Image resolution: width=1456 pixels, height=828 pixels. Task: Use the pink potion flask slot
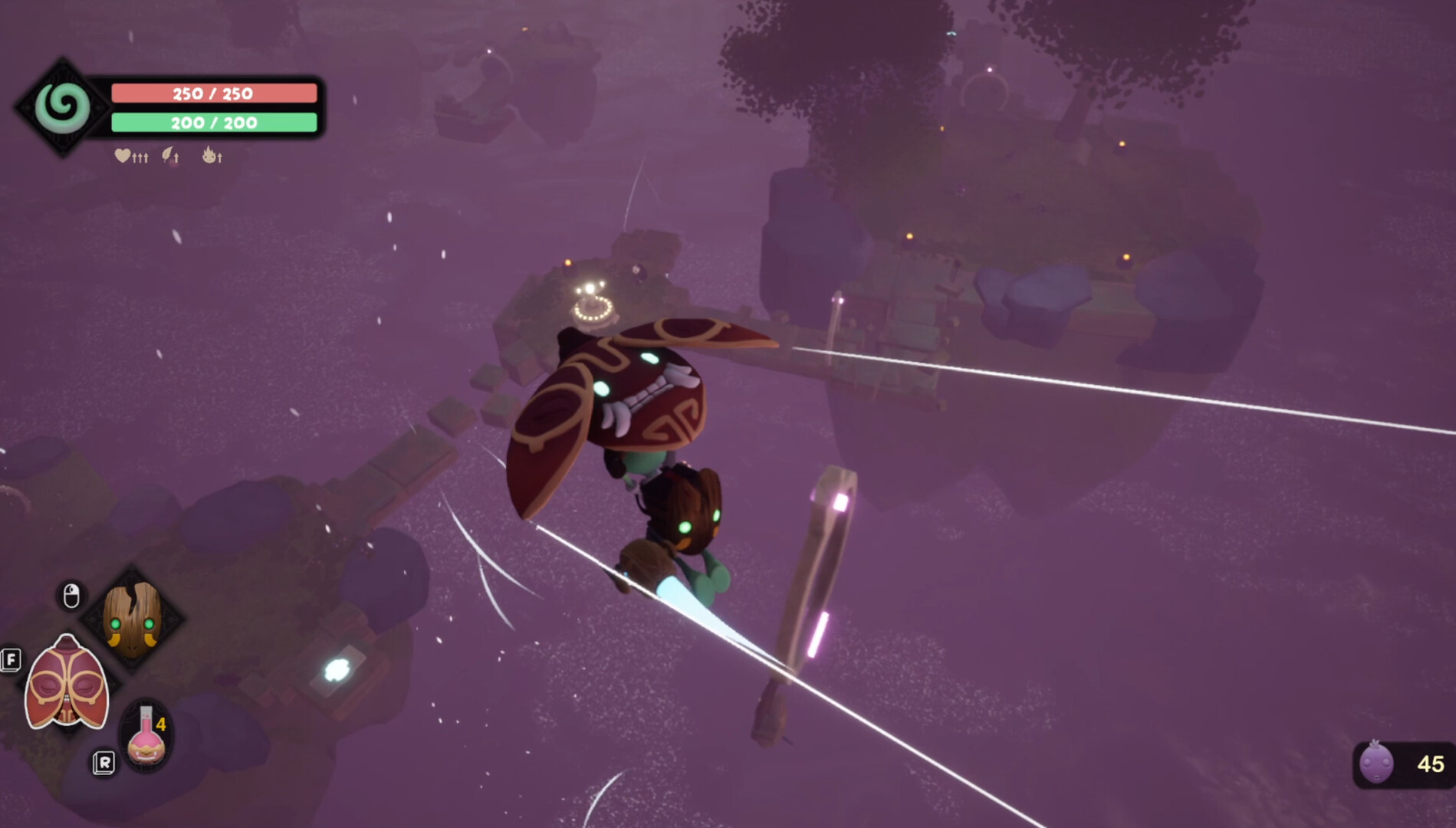point(146,738)
